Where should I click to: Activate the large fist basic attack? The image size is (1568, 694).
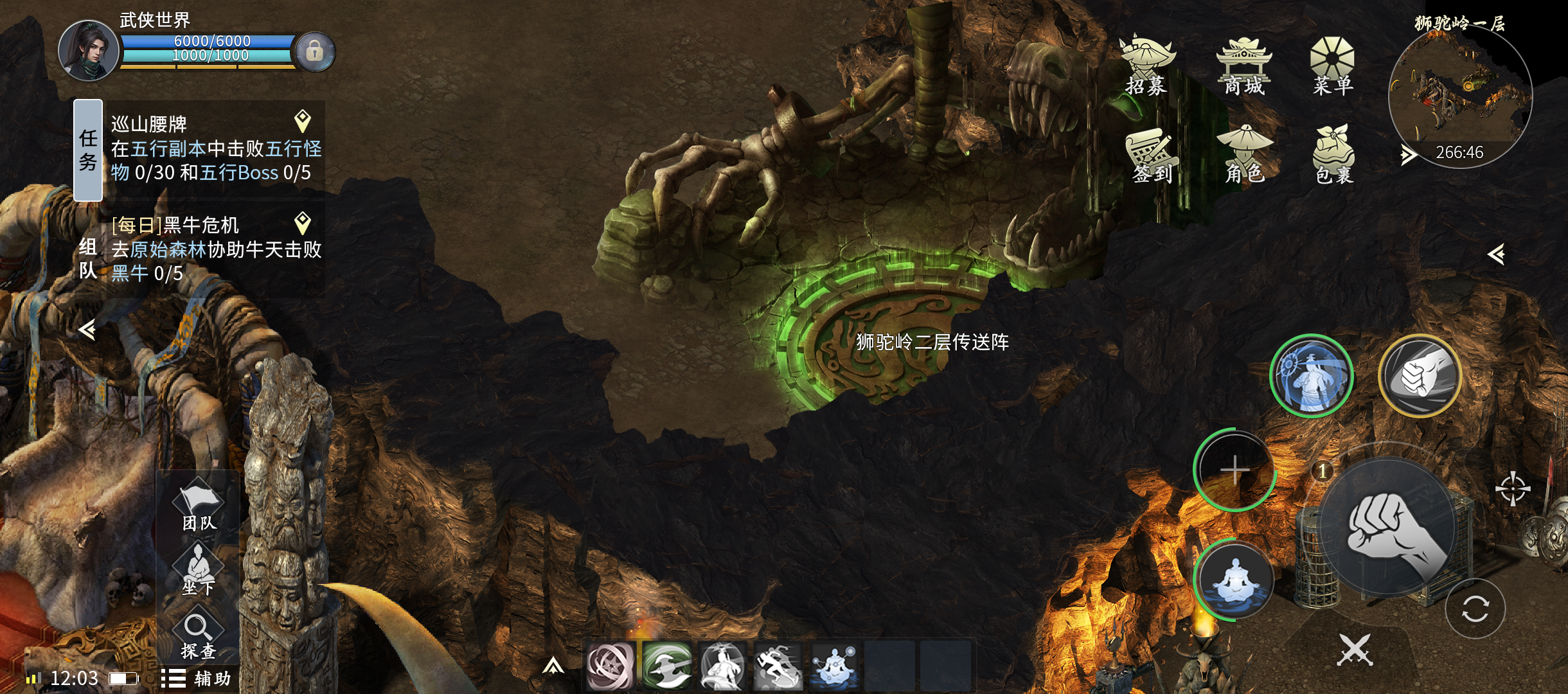click(x=1388, y=527)
